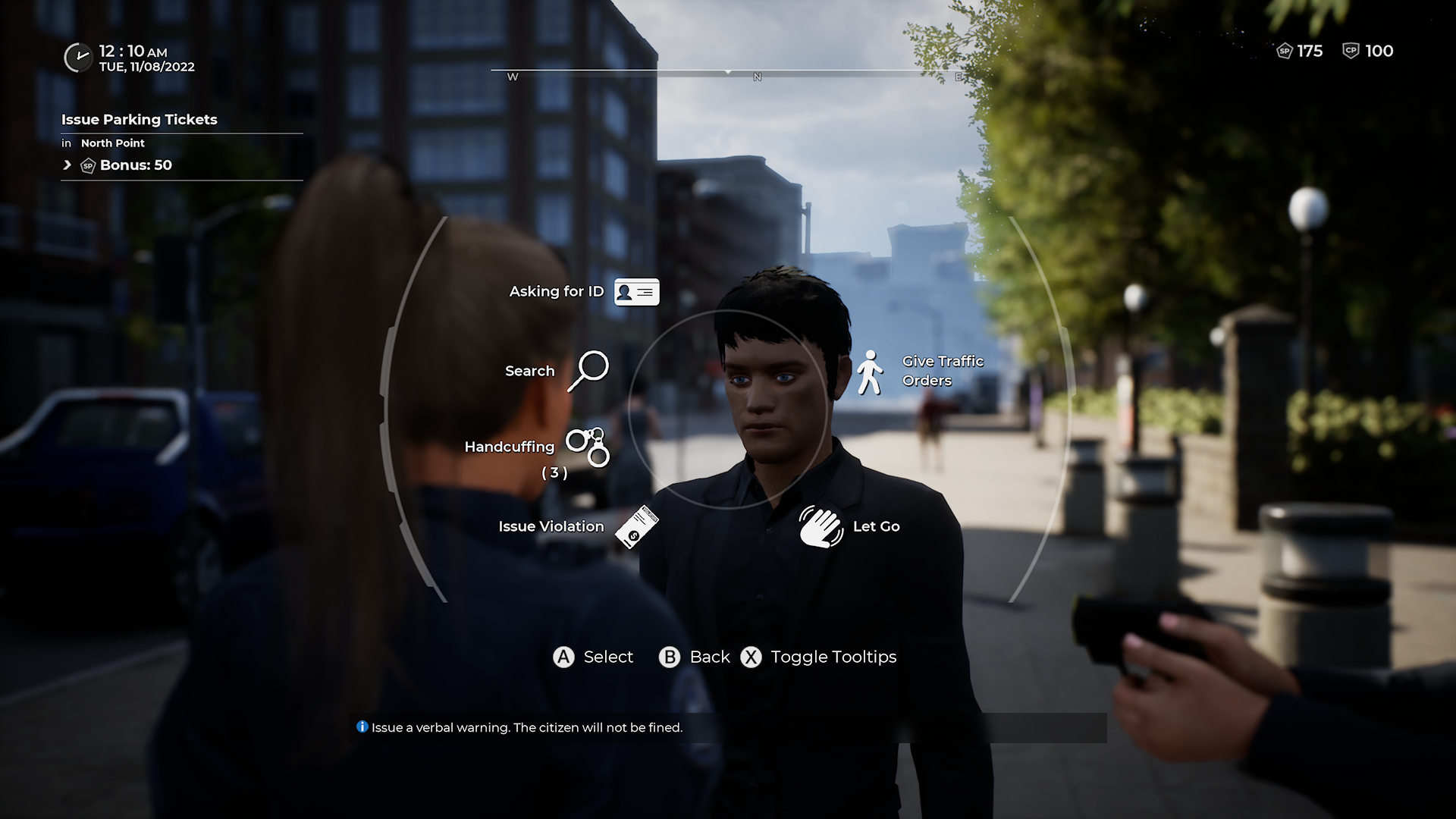
Task: Pick the Handcuffing action
Action: pos(588,446)
